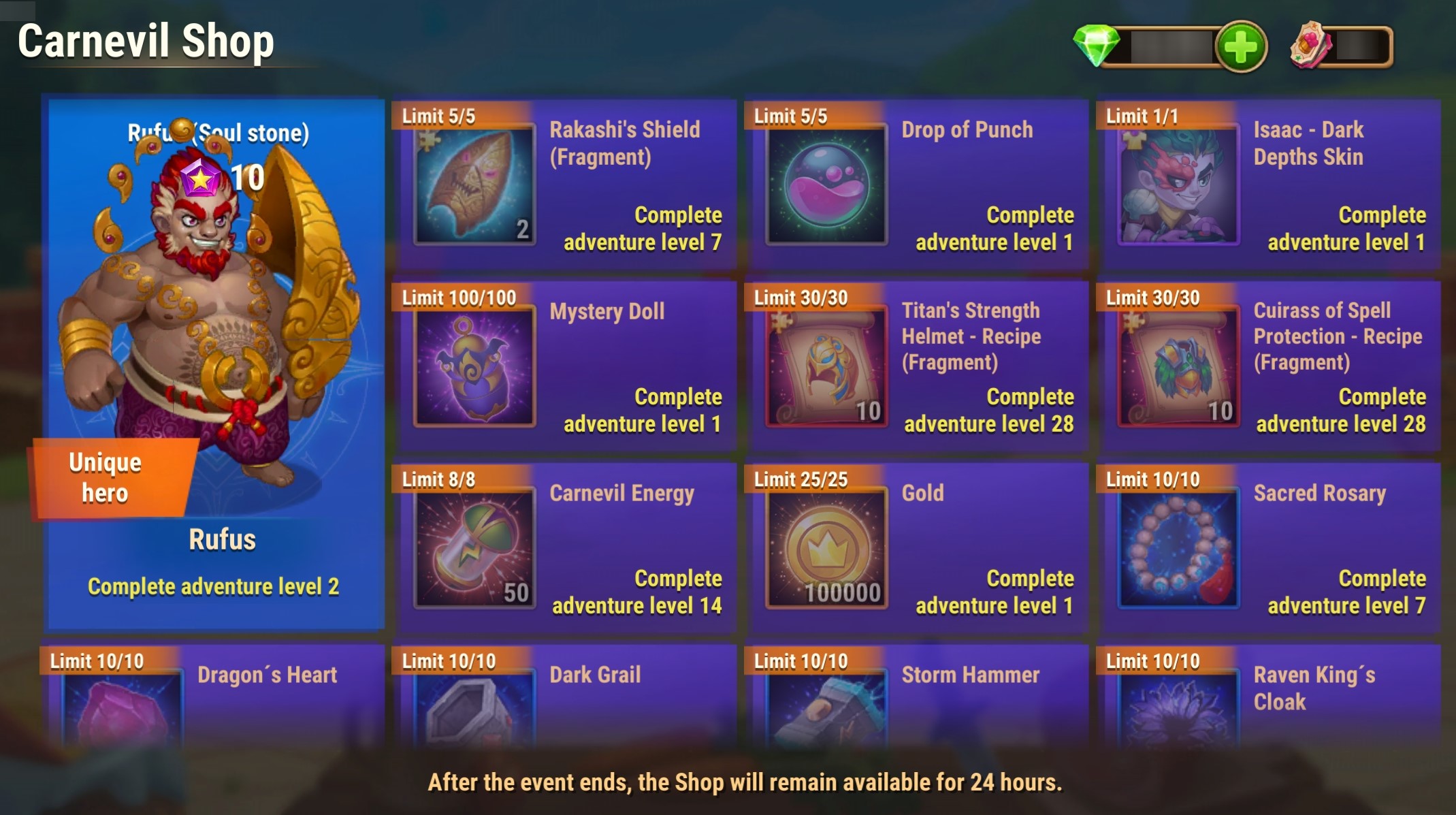The height and width of the screenshot is (815, 1456).
Task: Choose Rakashi's Shield fragment item
Action: (x=565, y=185)
